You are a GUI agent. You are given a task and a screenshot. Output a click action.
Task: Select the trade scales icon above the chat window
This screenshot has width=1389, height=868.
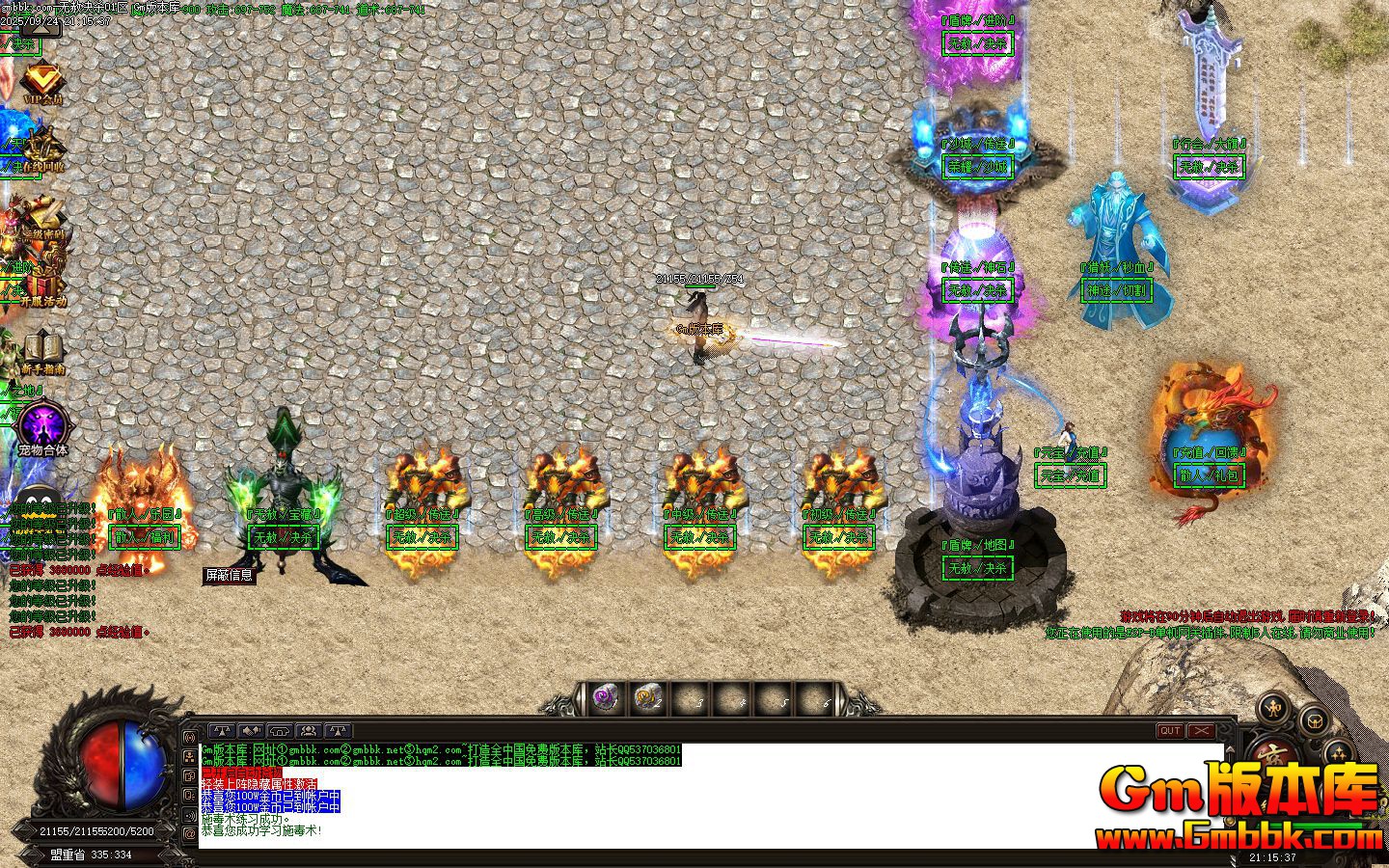pyautogui.click(x=222, y=730)
